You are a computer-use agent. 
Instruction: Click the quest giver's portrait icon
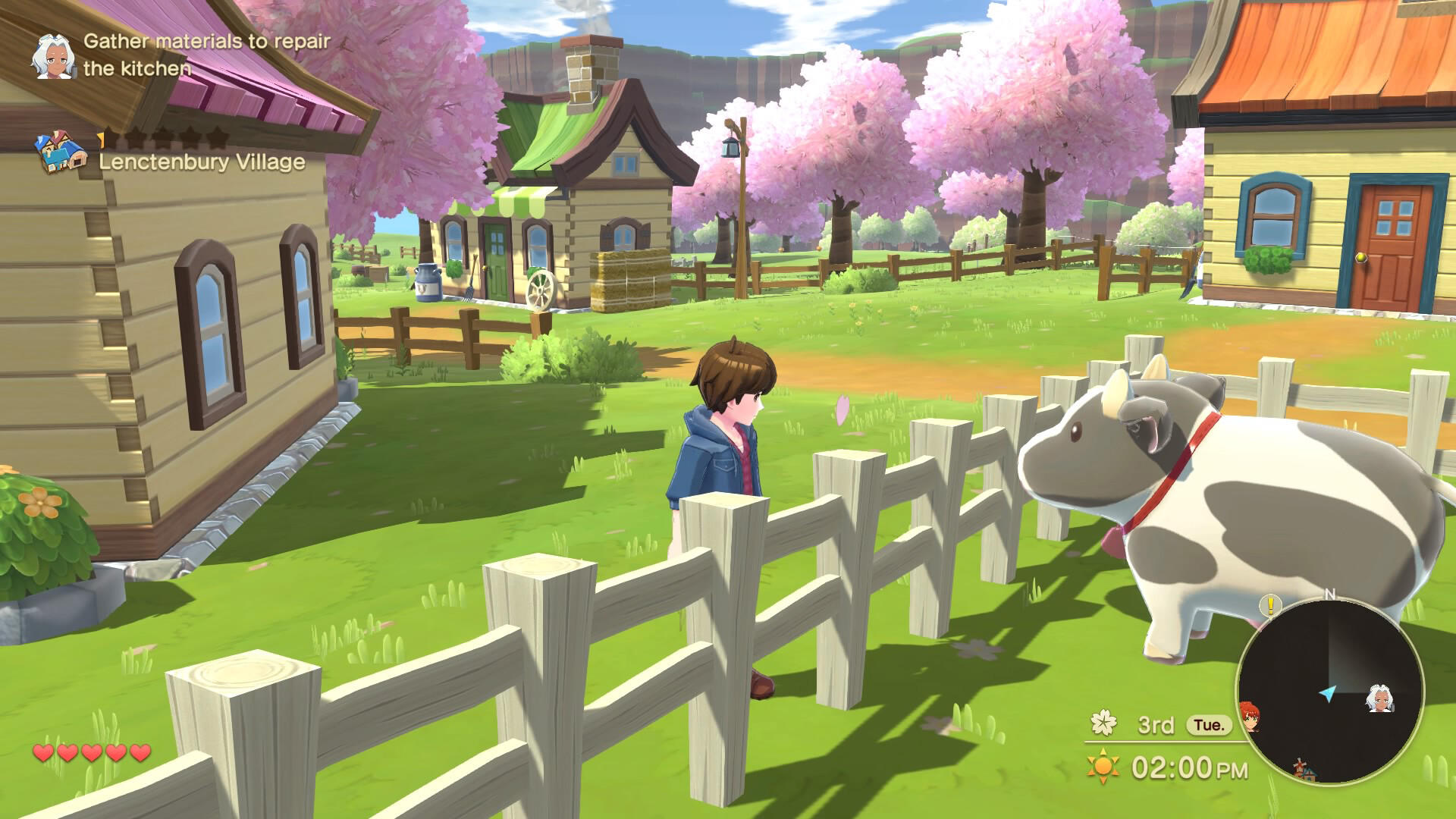point(55,58)
